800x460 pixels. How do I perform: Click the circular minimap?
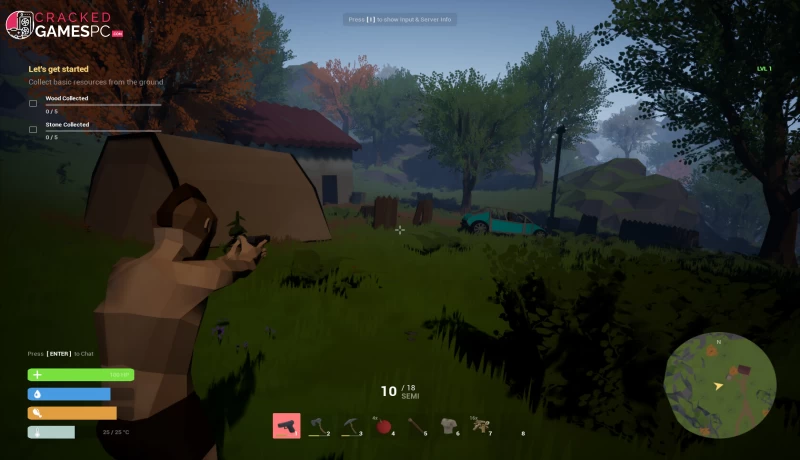tap(719, 385)
